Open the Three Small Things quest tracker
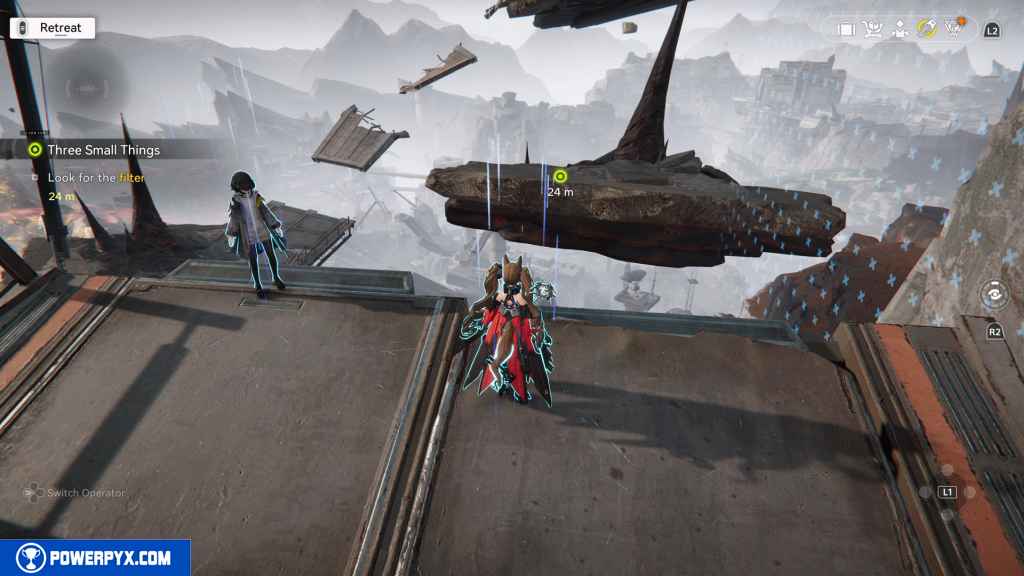1024x576 pixels. pyautogui.click(x=103, y=150)
